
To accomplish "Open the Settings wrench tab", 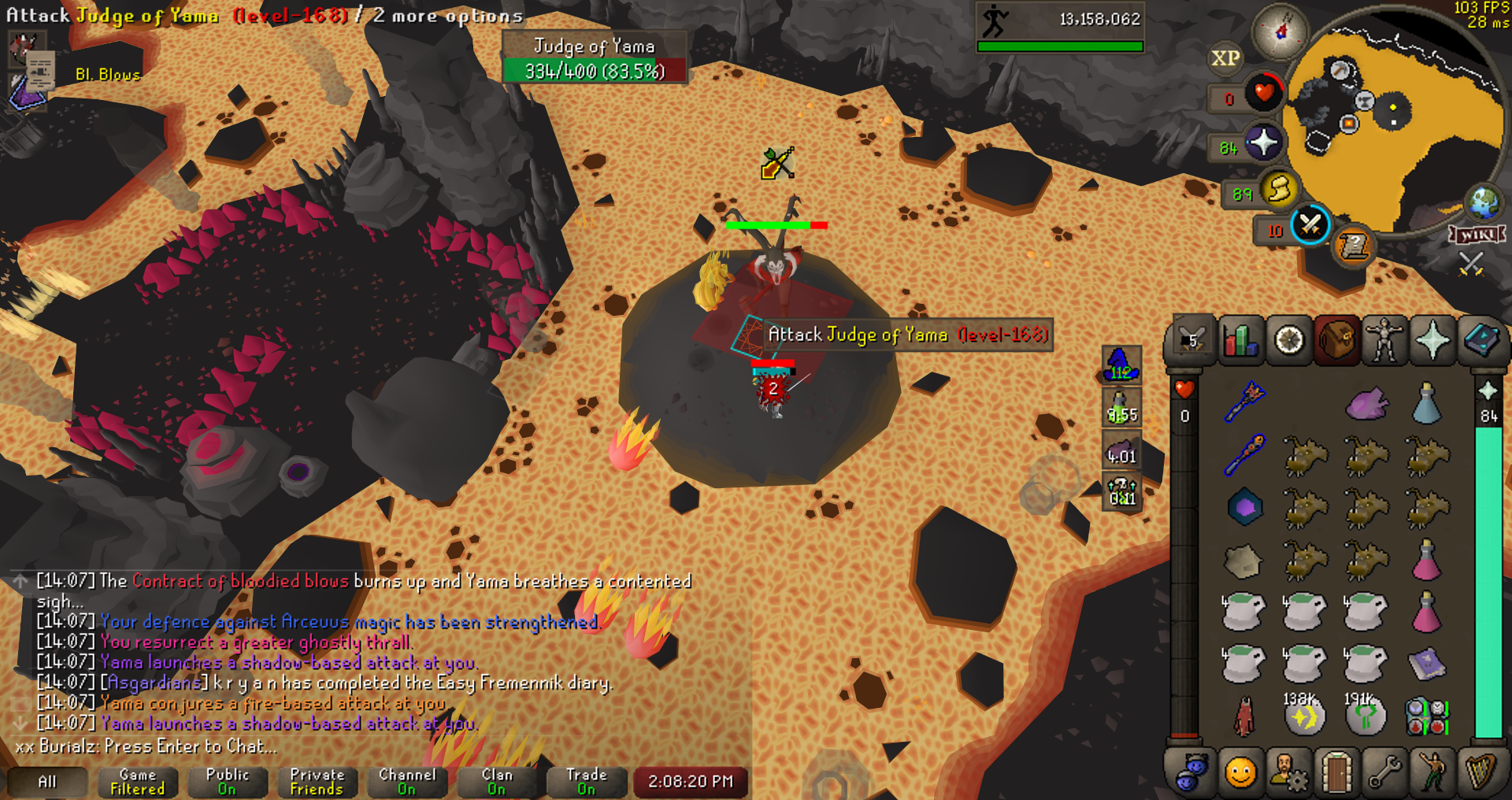I will (1384, 772).
